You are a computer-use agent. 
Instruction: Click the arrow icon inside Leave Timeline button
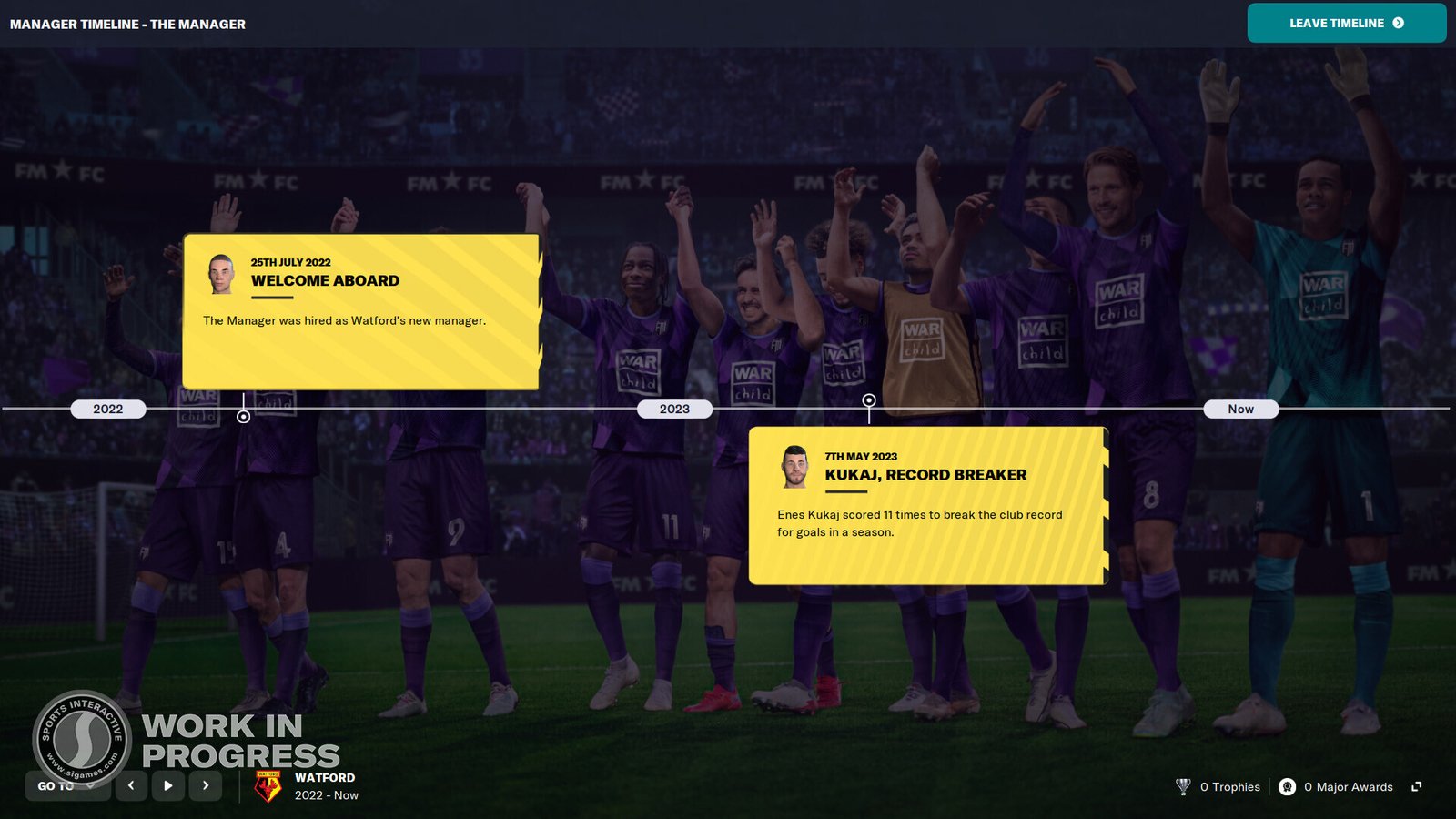click(1397, 24)
